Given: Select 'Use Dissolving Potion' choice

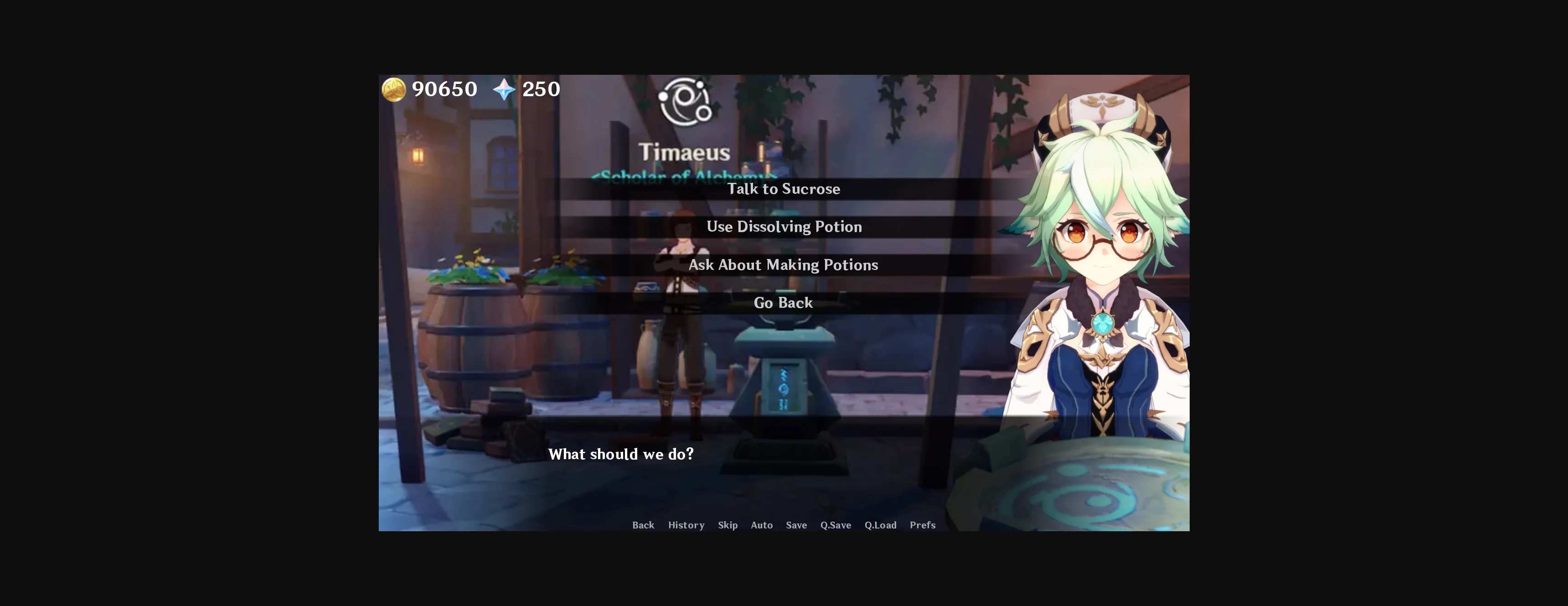Looking at the screenshot, I should 784,227.
